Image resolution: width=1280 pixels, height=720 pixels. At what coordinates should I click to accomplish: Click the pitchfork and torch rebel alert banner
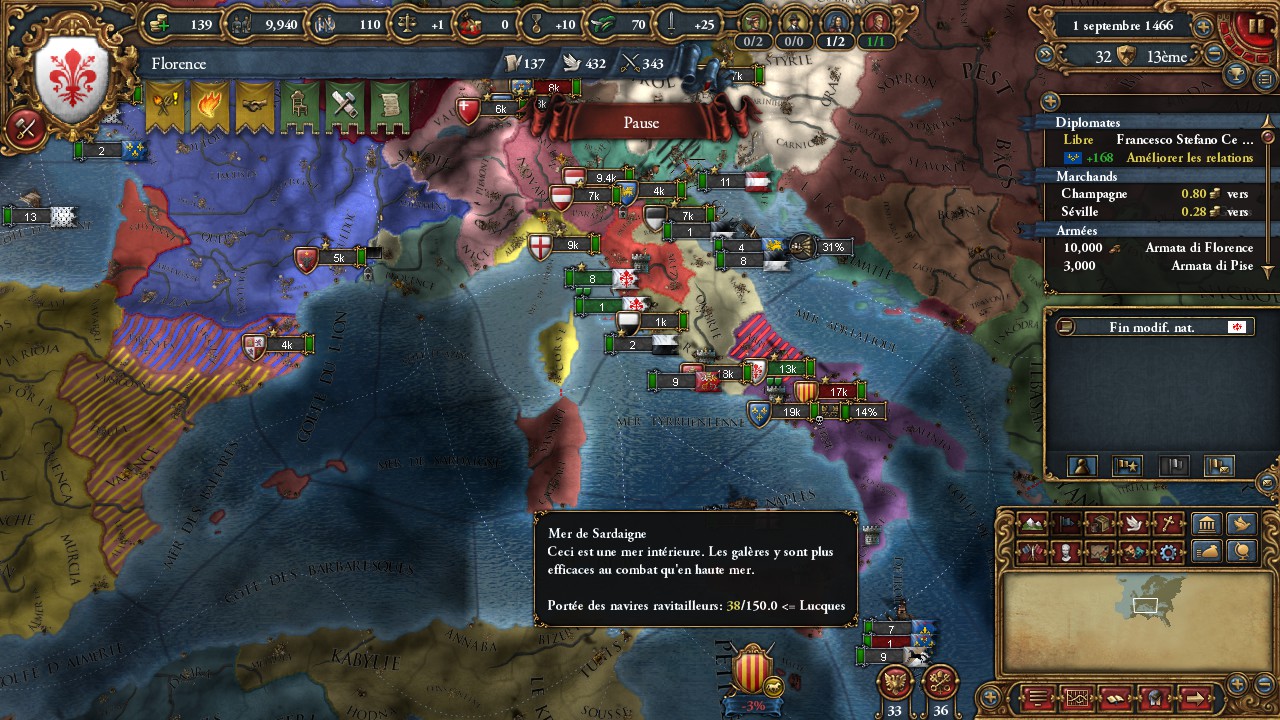pos(165,107)
